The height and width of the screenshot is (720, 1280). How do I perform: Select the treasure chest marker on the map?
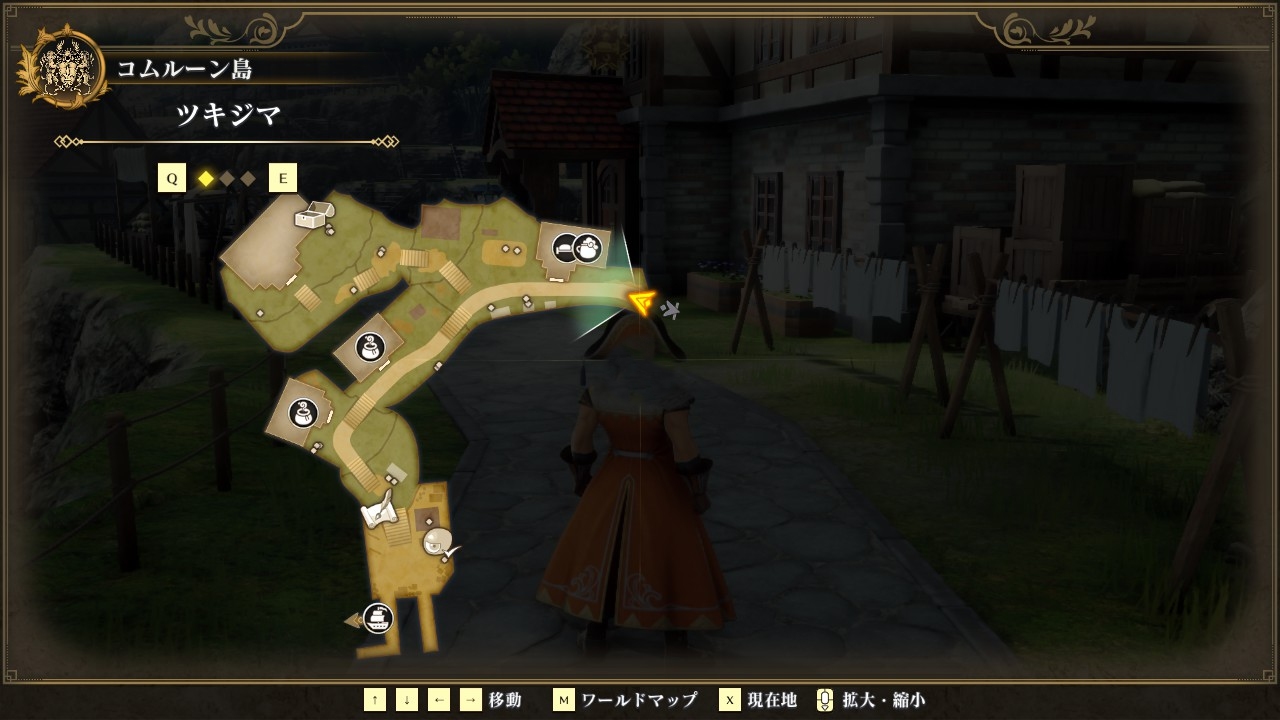311,215
